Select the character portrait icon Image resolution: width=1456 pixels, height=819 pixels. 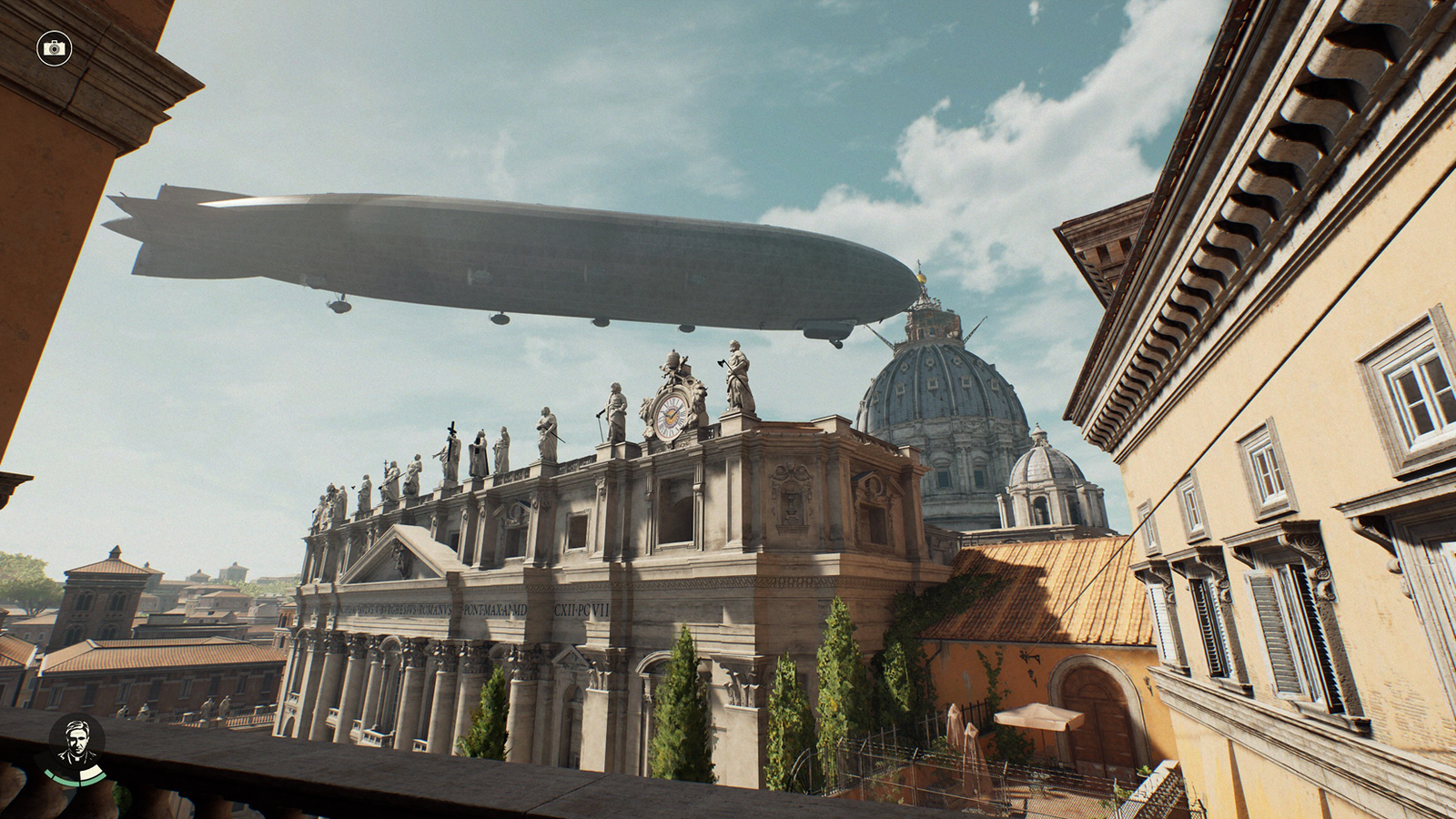pyautogui.click(x=76, y=746)
